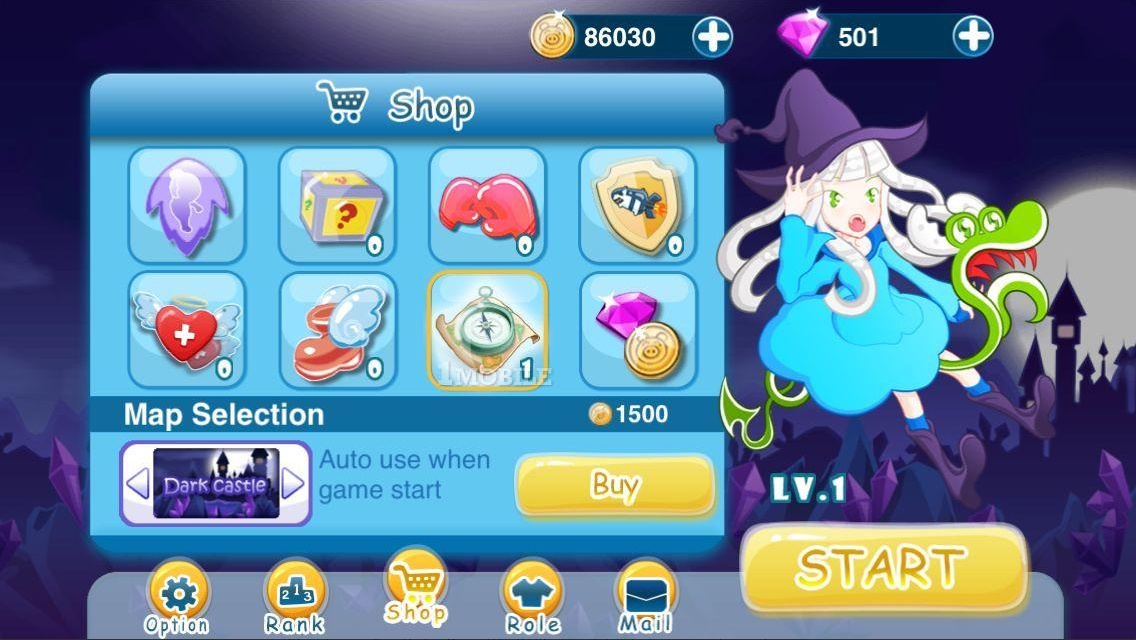Open the gem and coin purchase item
The width and height of the screenshot is (1136, 640).
(637, 329)
